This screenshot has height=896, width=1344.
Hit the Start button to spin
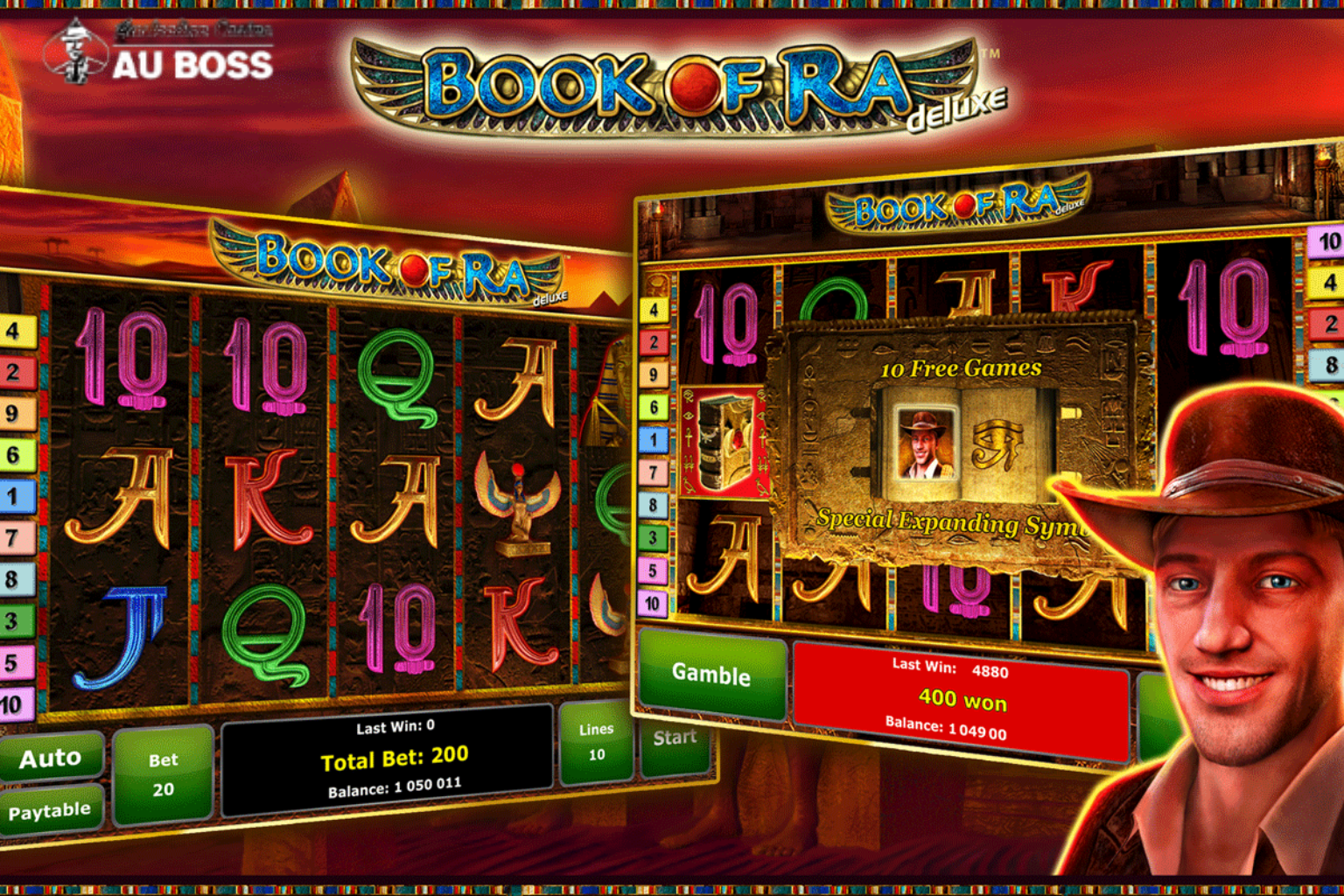[x=674, y=740]
